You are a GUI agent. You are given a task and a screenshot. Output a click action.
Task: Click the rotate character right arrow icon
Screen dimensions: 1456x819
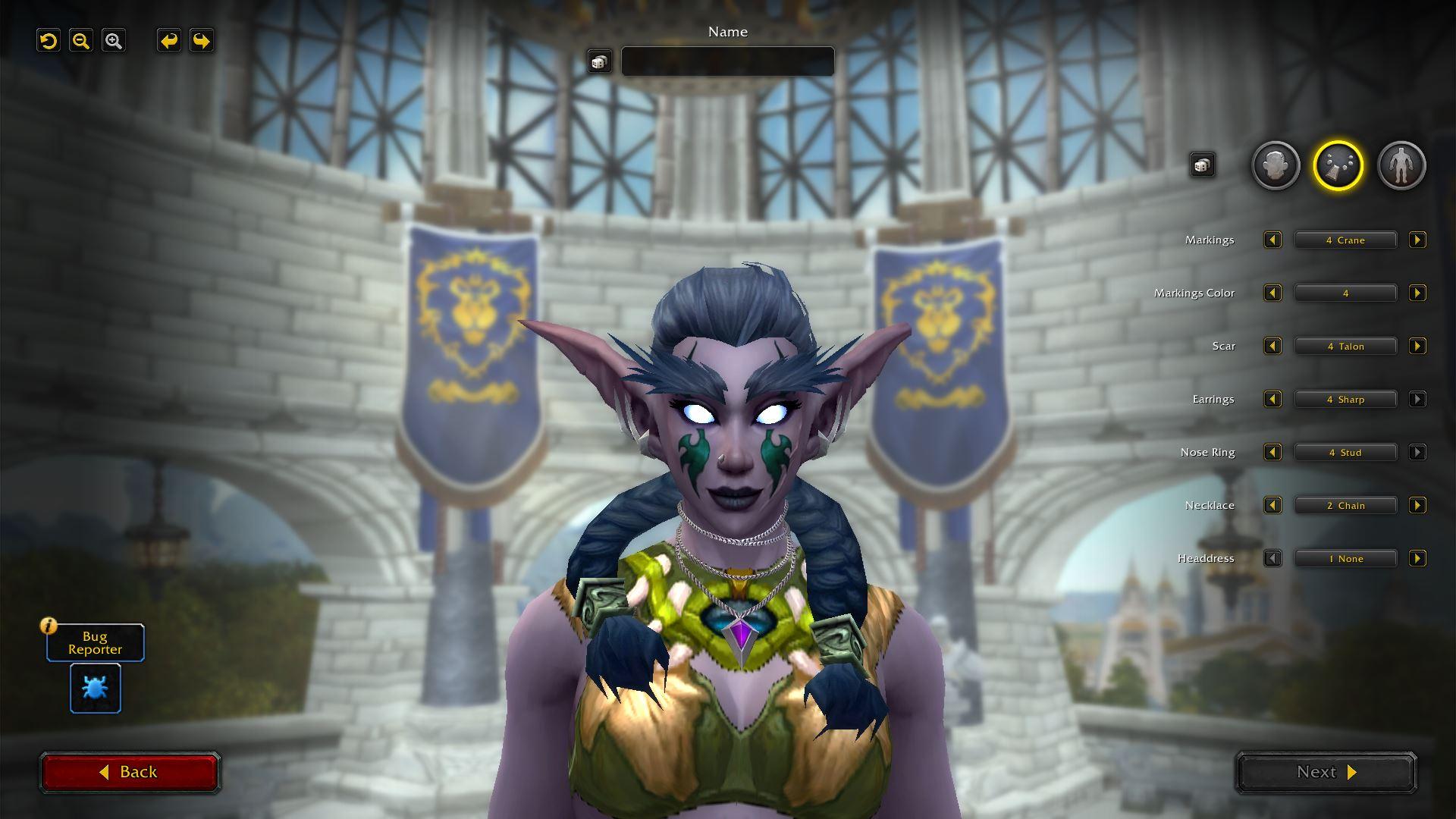pyautogui.click(x=200, y=40)
